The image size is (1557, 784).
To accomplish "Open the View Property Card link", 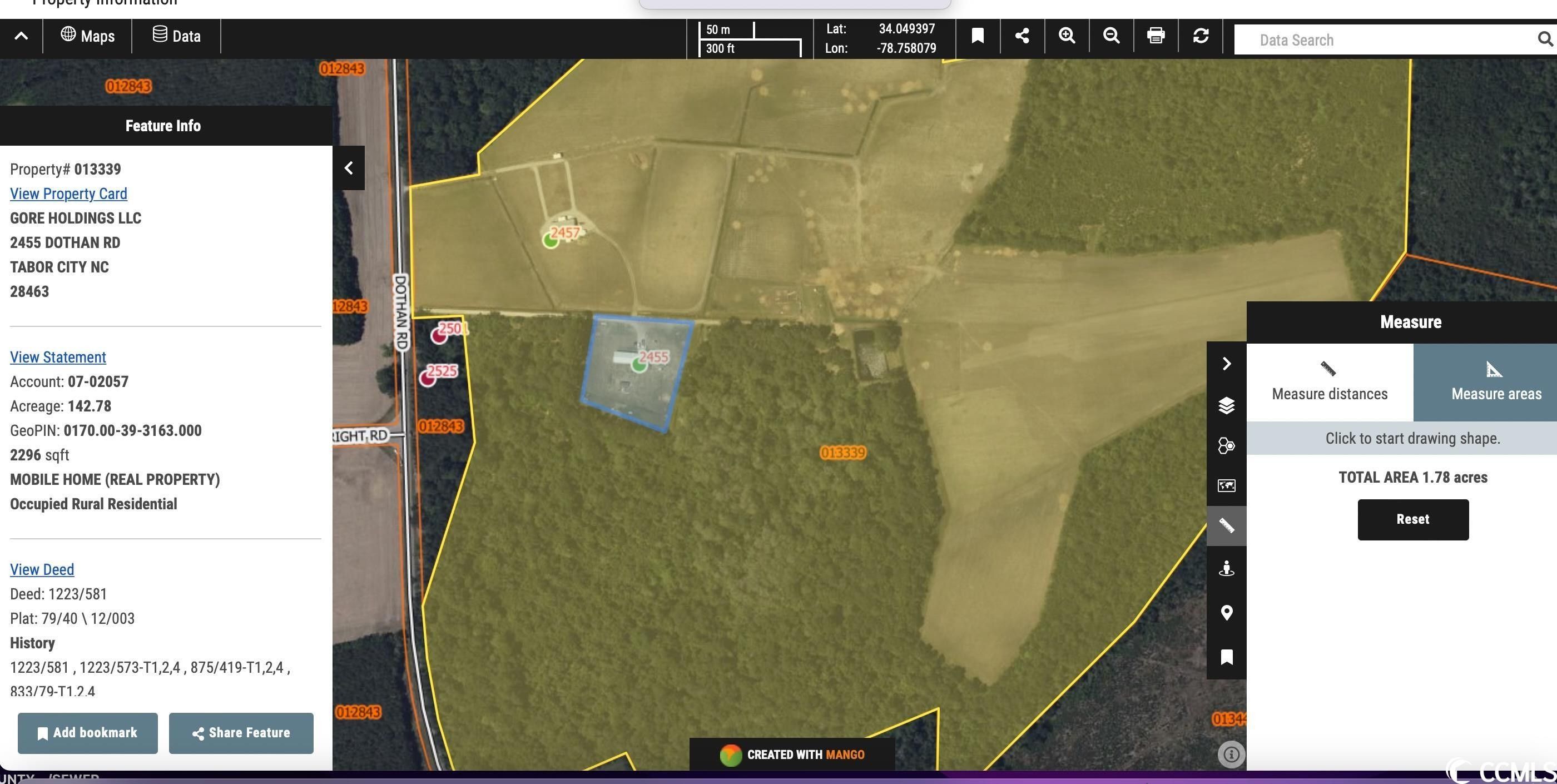I will point(68,193).
